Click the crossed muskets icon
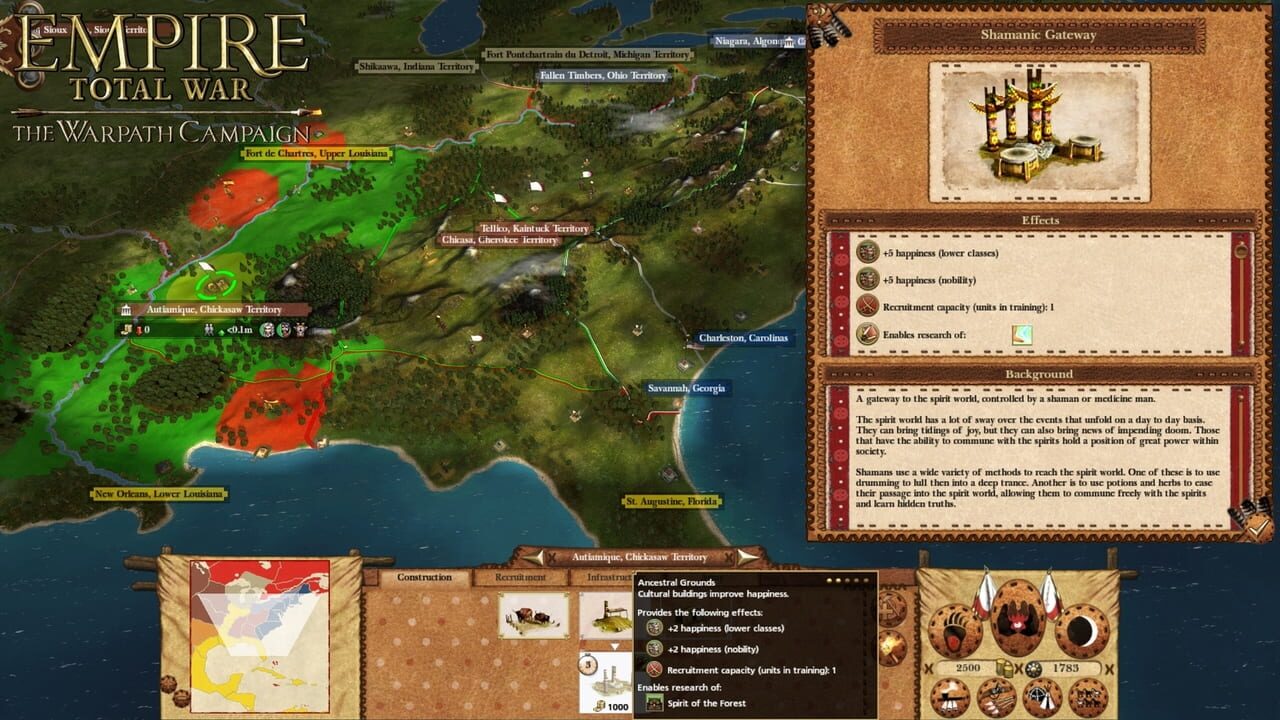Viewport: 1280px width, 720px height. [995, 697]
